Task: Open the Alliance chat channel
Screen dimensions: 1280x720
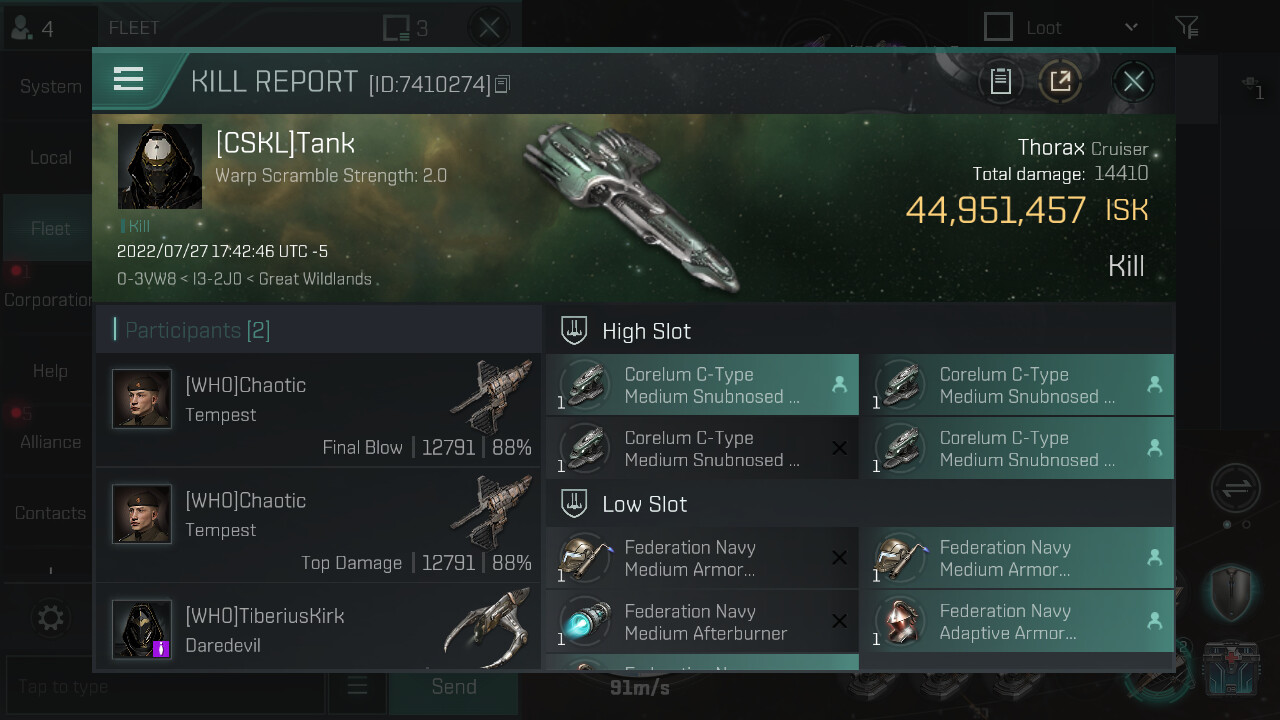Action: [x=50, y=442]
